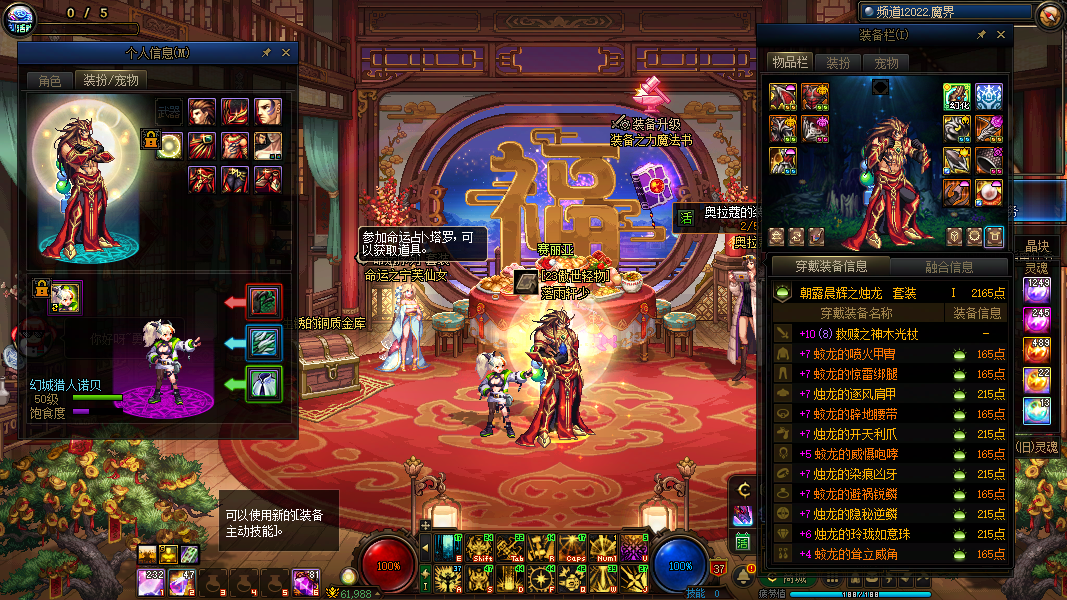The height and width of the screenshot is (600, 1067).
Task: Open the channel selector 频道12022 魔界
Action: (x=945, y=12)
